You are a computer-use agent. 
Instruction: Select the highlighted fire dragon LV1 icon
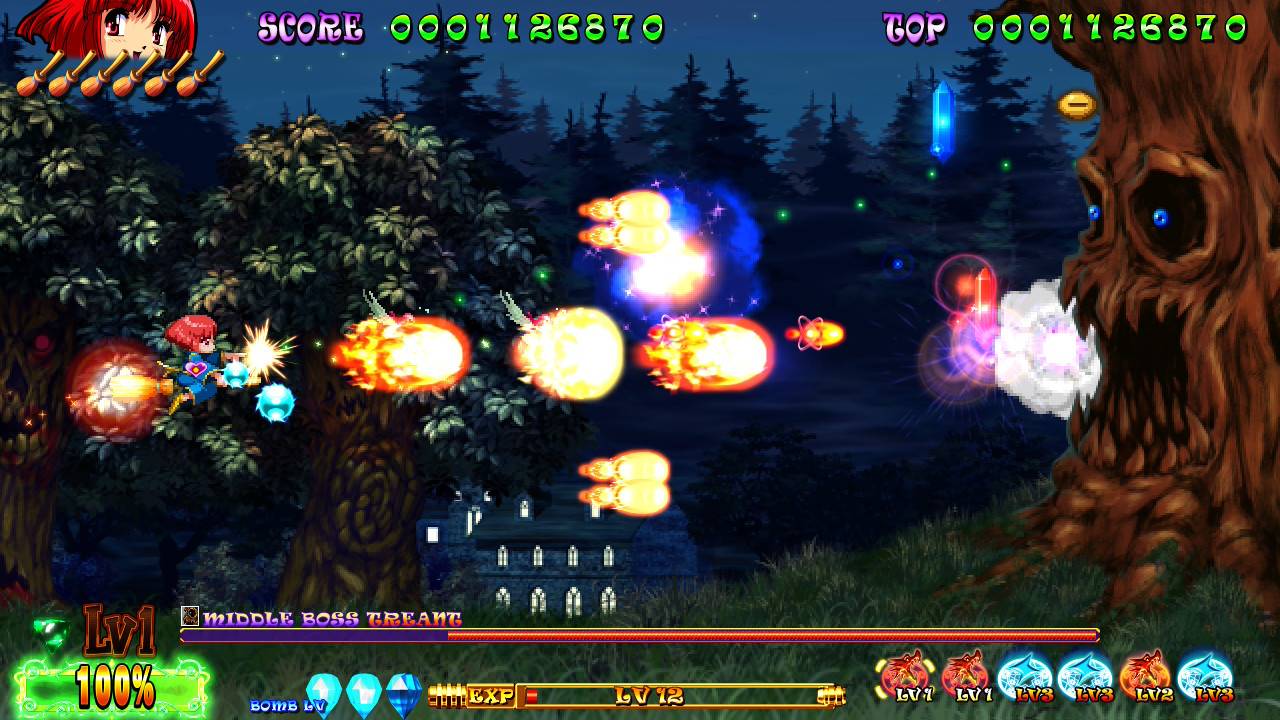[x=903, y=677]
